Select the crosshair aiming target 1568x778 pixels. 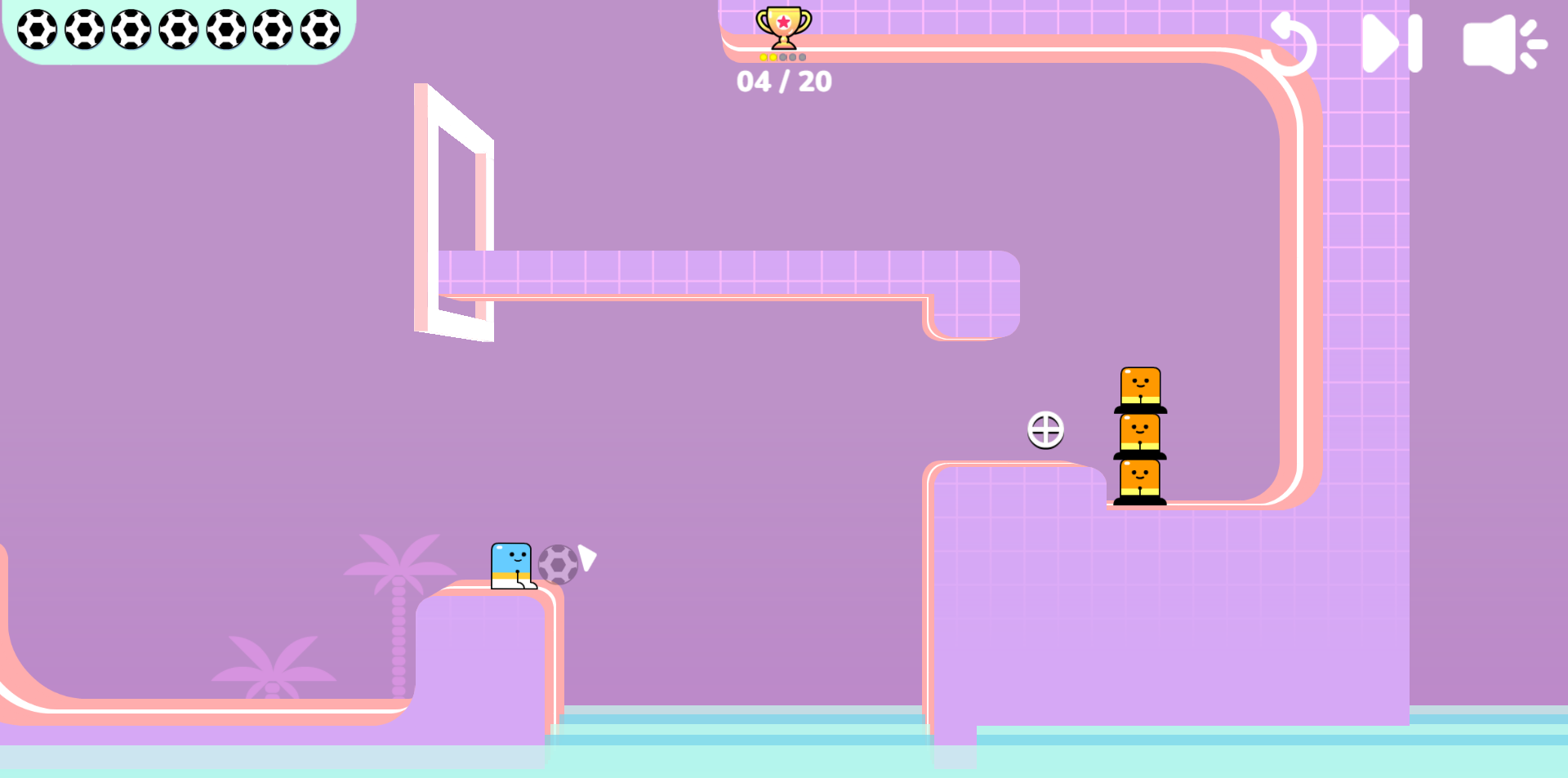coord(1046,430)
